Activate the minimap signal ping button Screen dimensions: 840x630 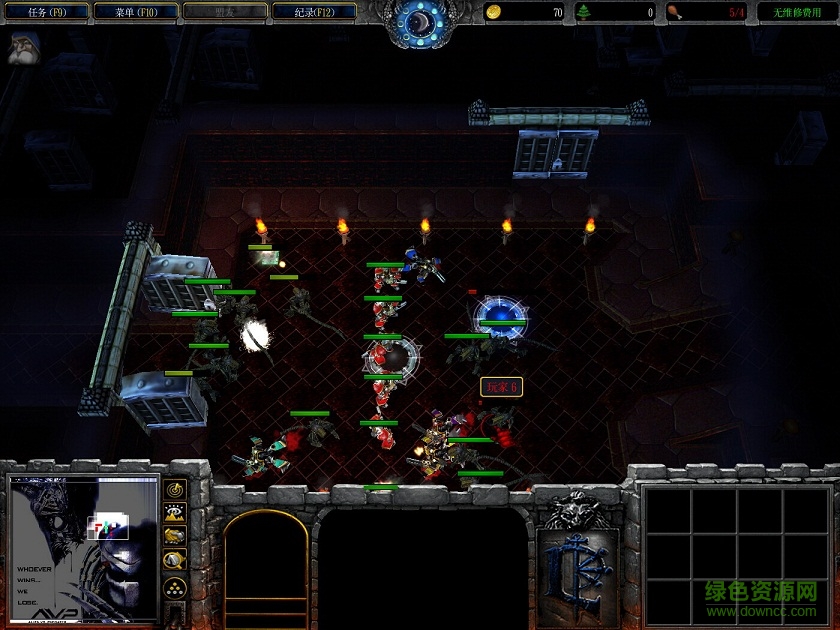(x=176, y=490)
